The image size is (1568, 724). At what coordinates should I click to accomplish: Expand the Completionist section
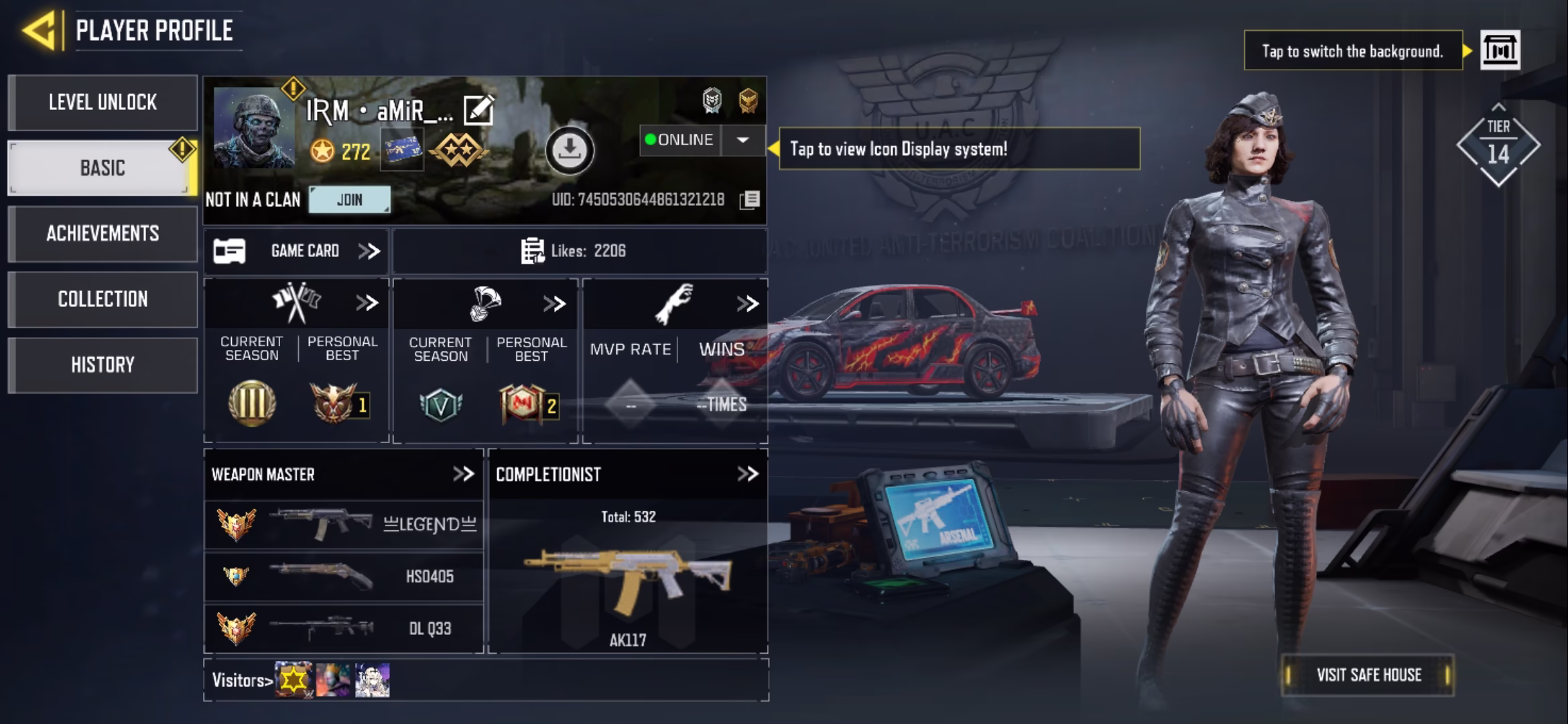pyautogui.click(x=747, y=474)
